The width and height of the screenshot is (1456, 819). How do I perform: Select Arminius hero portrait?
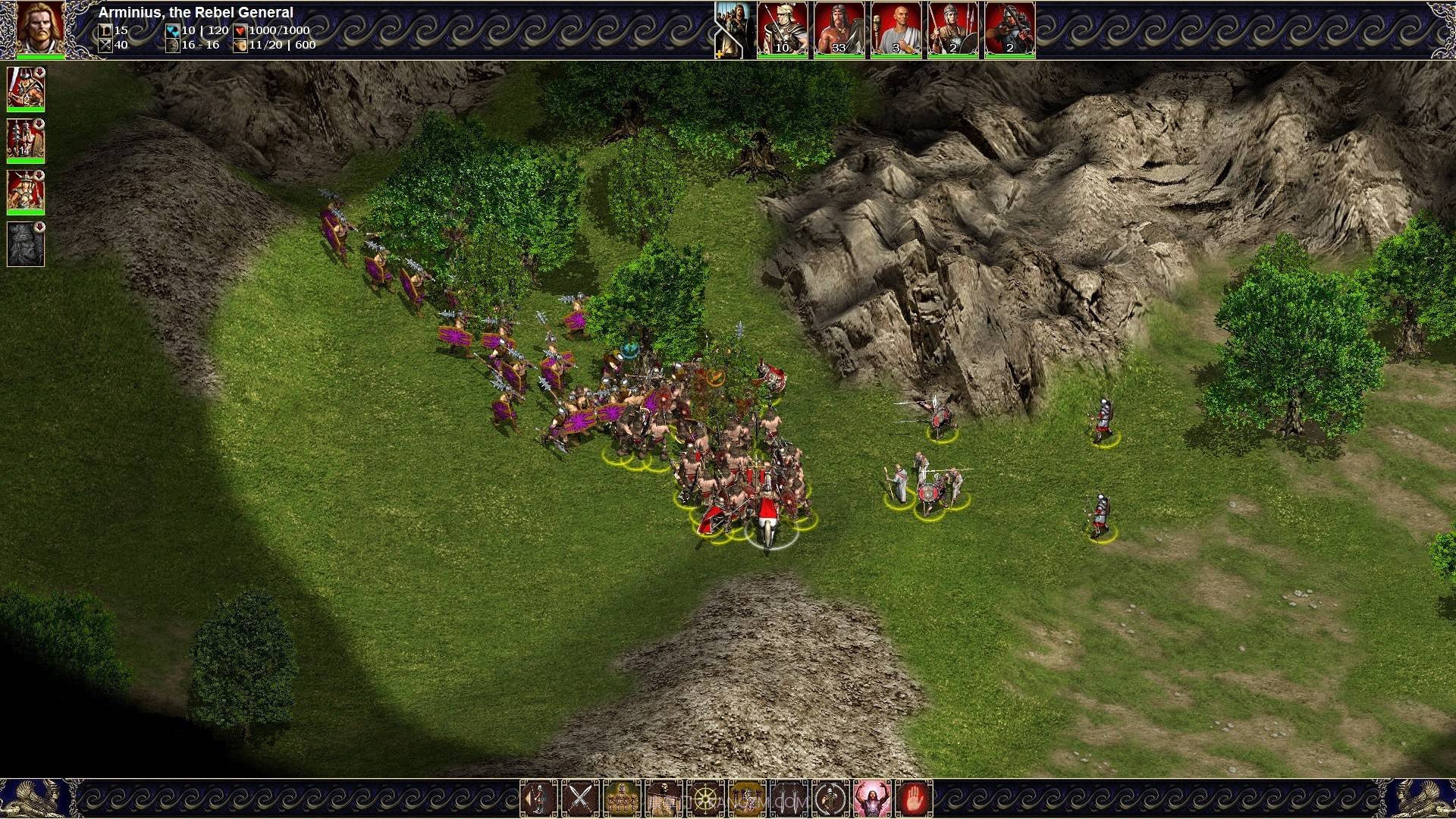(40, 27)
